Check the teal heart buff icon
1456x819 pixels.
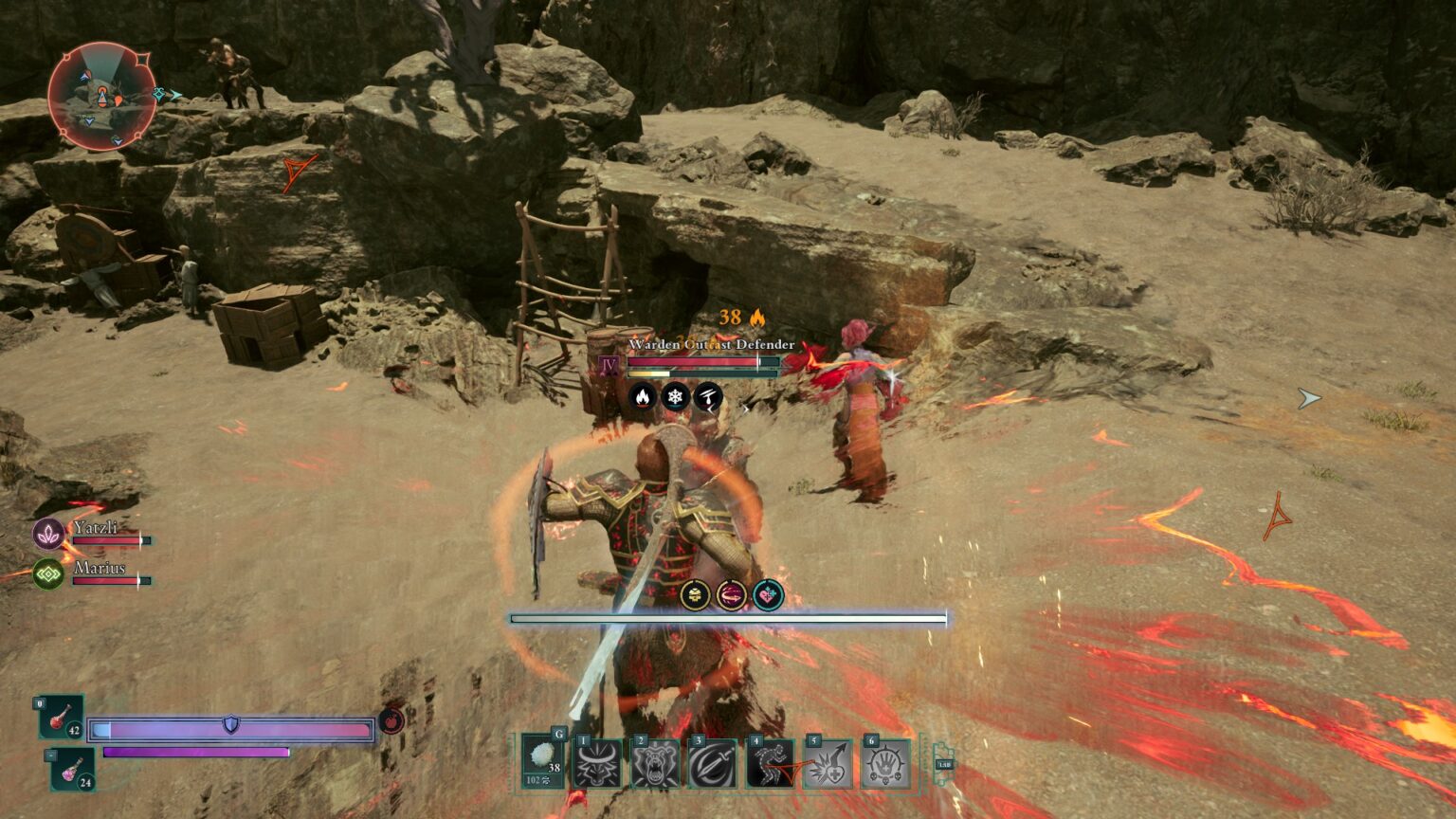[x=768, y=595]
